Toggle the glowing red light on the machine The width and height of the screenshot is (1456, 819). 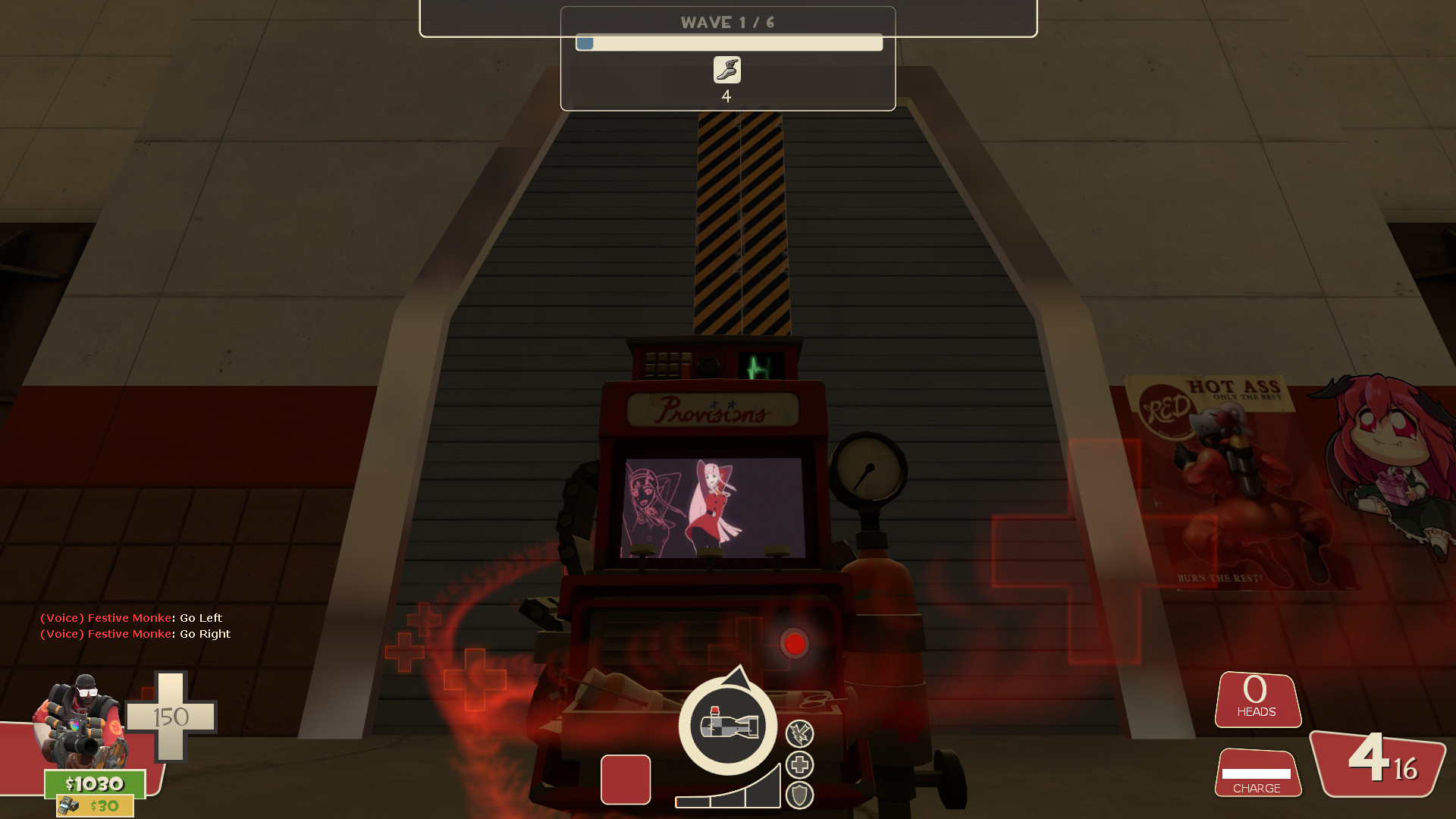tap(795, 644)
